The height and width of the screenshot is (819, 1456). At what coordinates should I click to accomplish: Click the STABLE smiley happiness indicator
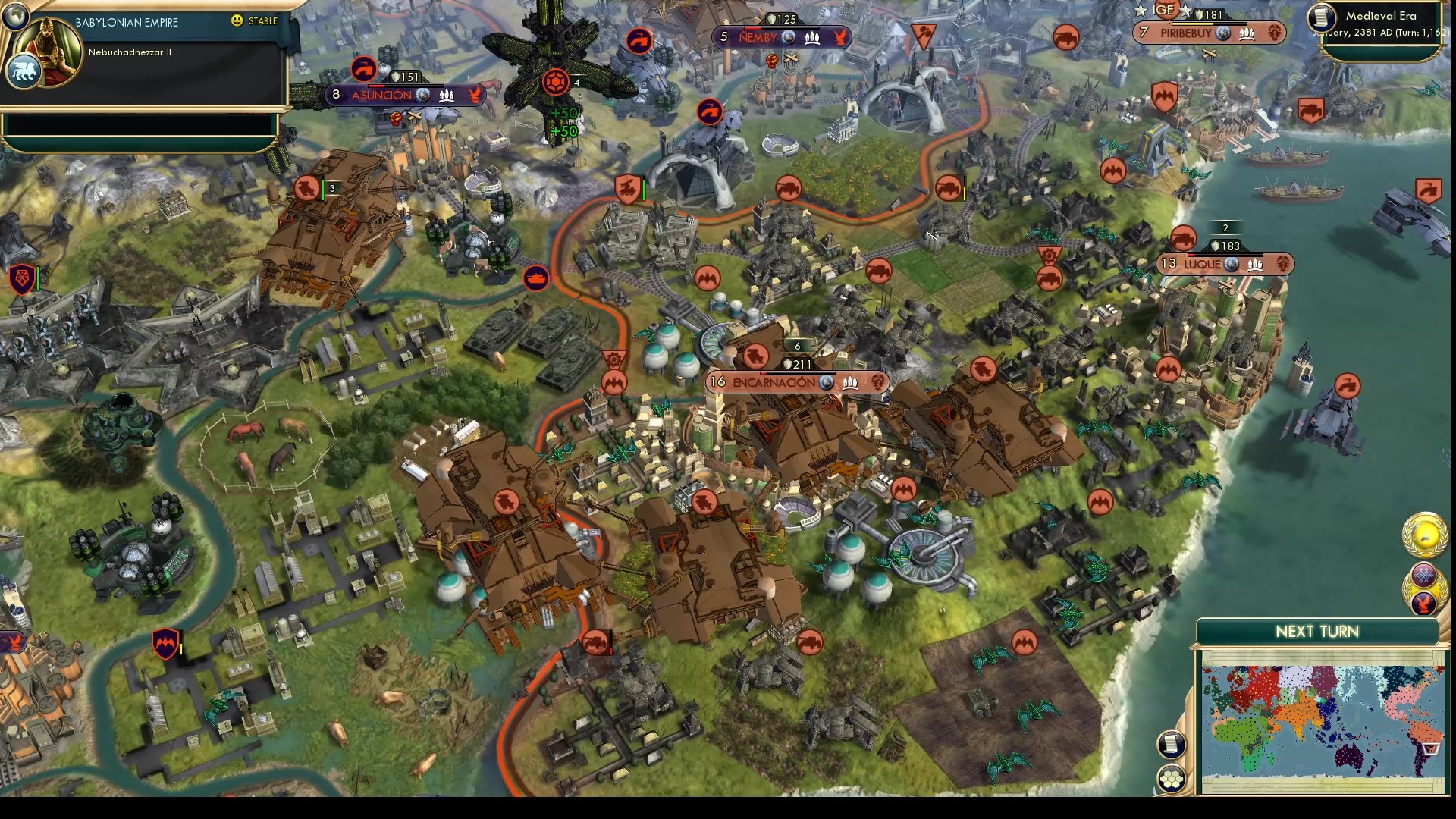tap(239, 21)
